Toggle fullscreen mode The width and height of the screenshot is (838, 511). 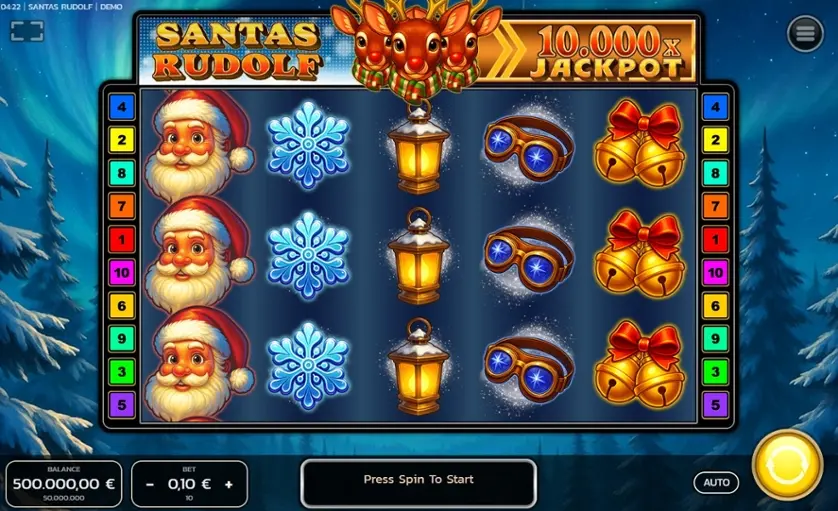click(x=27, y=31)
